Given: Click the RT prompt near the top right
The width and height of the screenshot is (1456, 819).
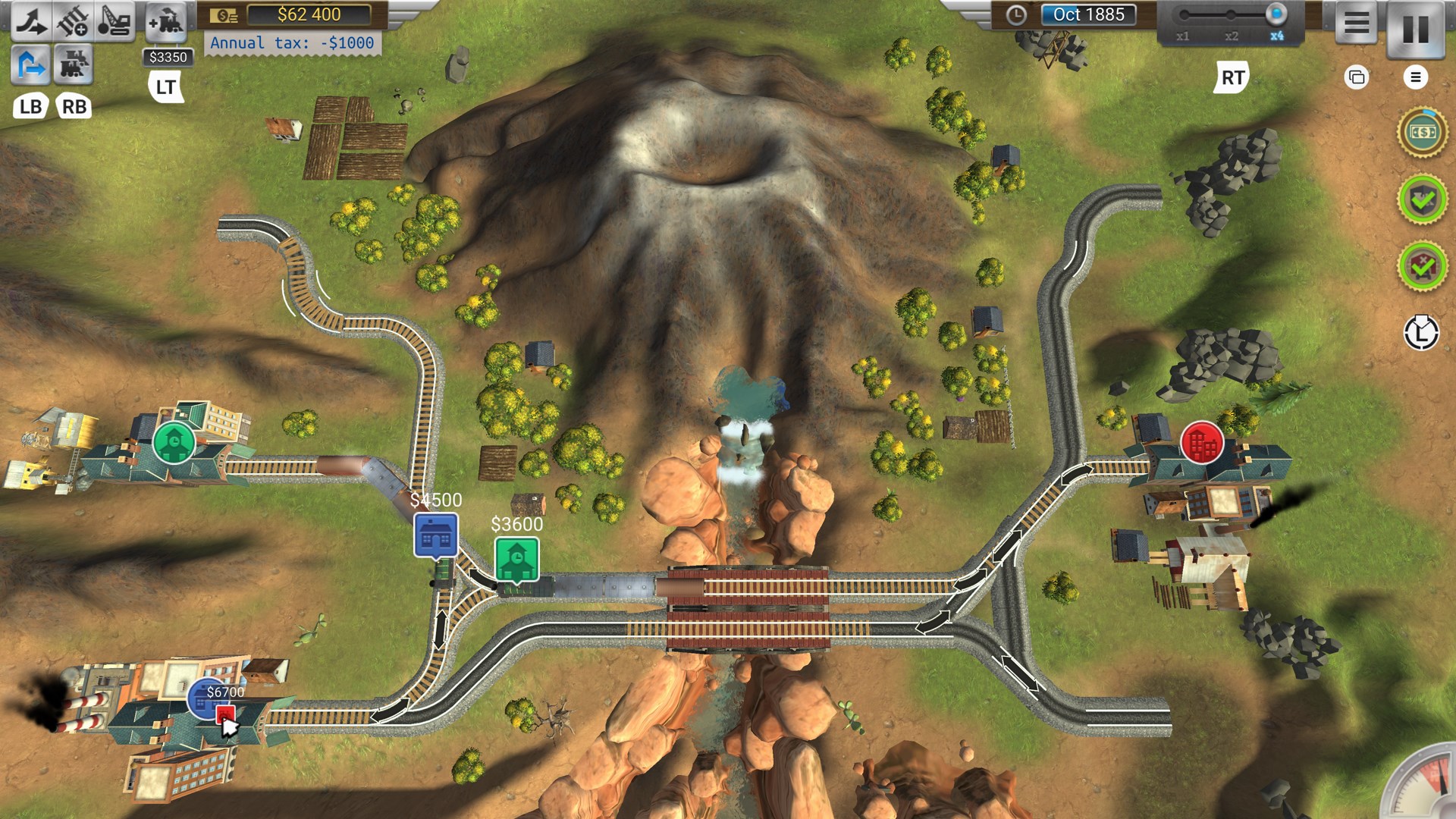Looking at the screenshot, I should [x=1234, y=76].
